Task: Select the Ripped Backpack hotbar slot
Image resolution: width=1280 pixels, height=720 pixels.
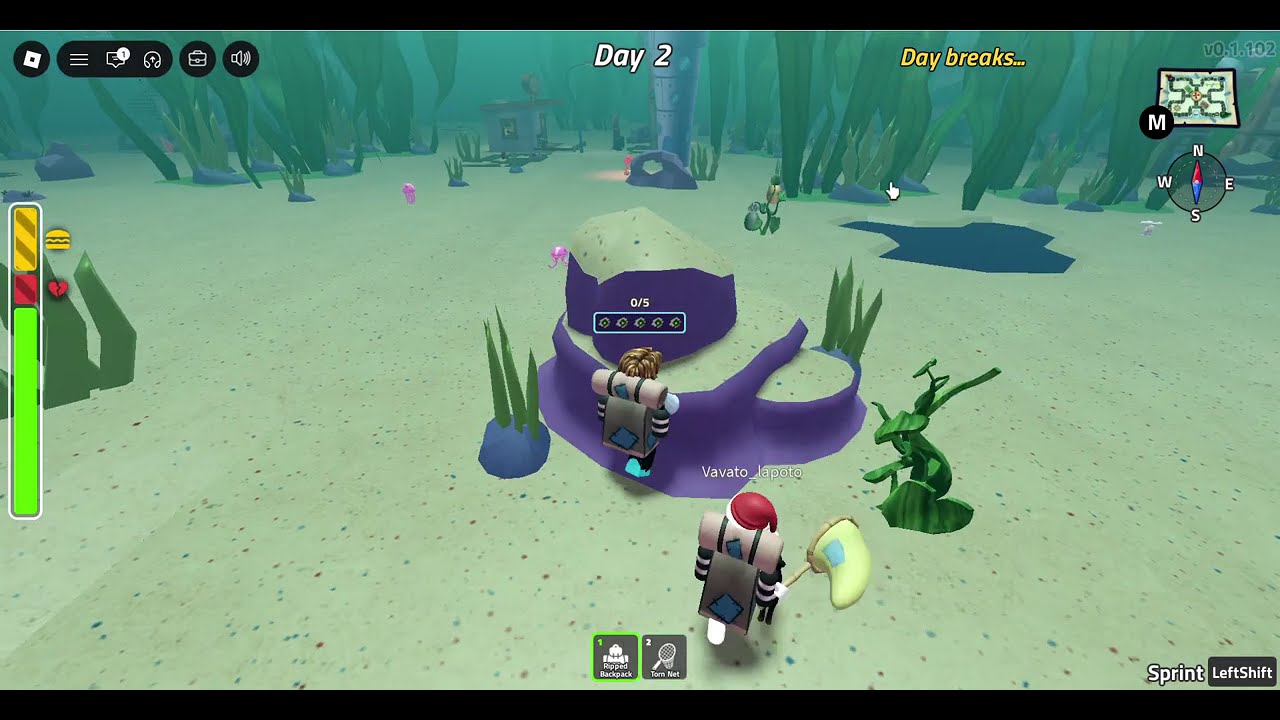Action: click(x=616, y=657)
